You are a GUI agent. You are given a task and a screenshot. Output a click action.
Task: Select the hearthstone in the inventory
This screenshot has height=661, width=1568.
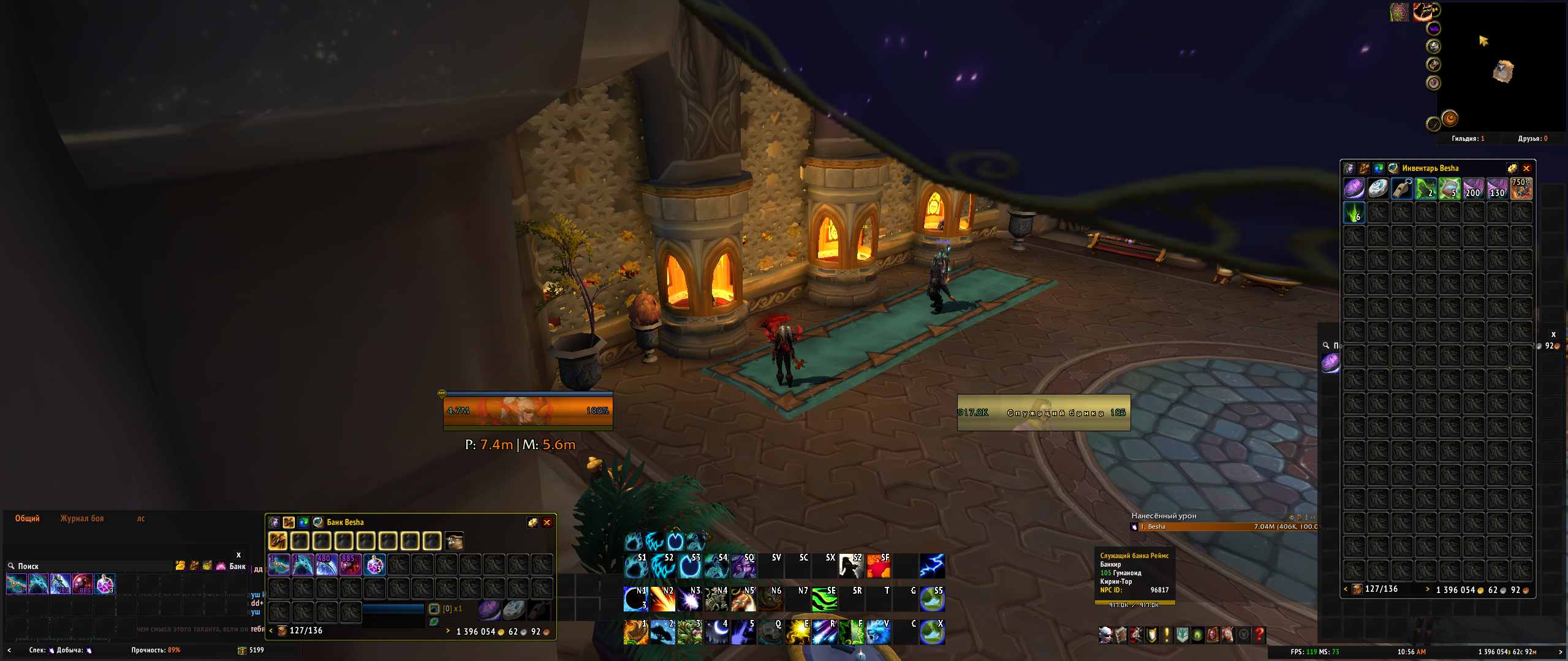tap(1377, 189)
